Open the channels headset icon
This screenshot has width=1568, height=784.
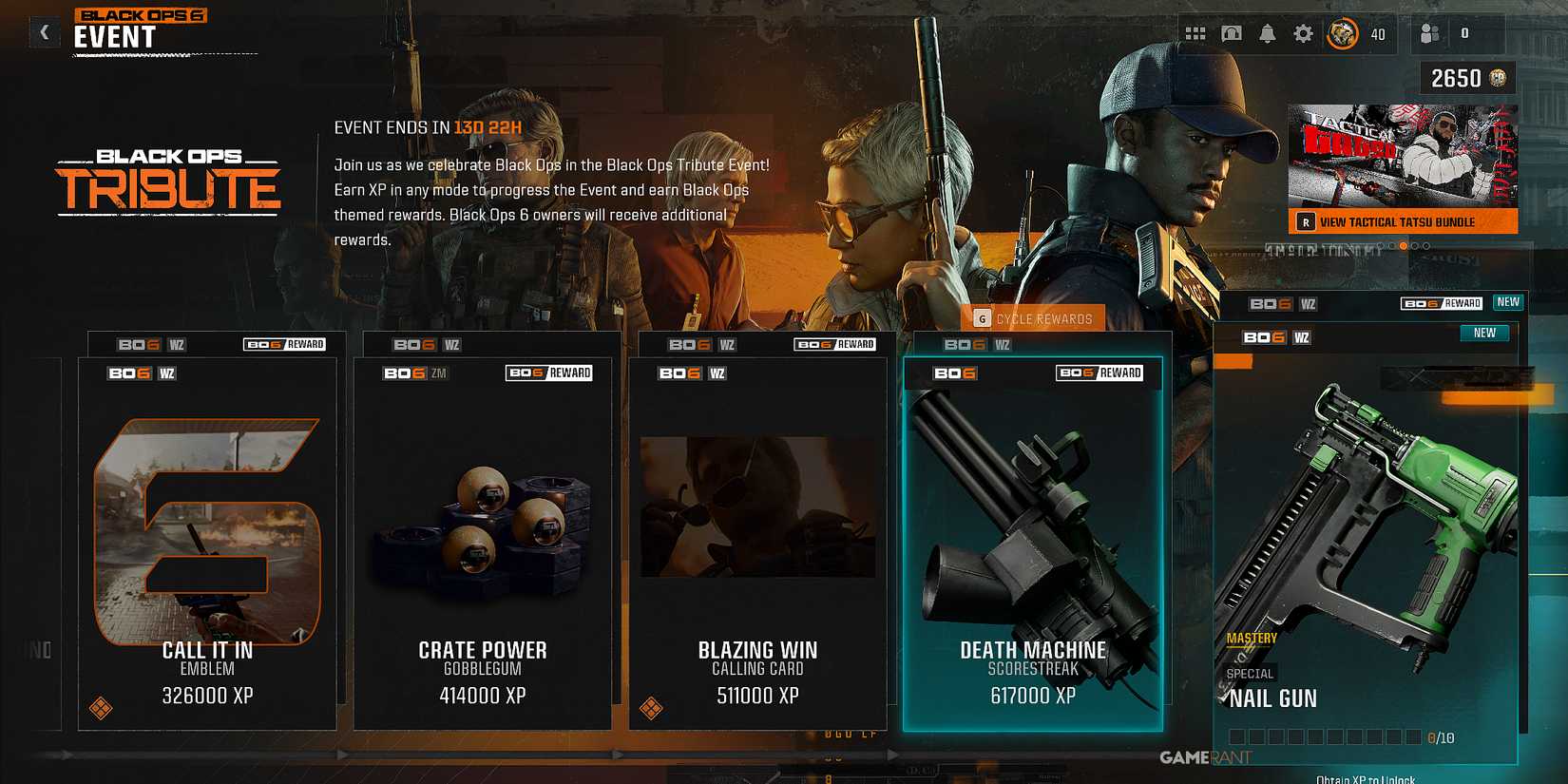(1232, 32)
